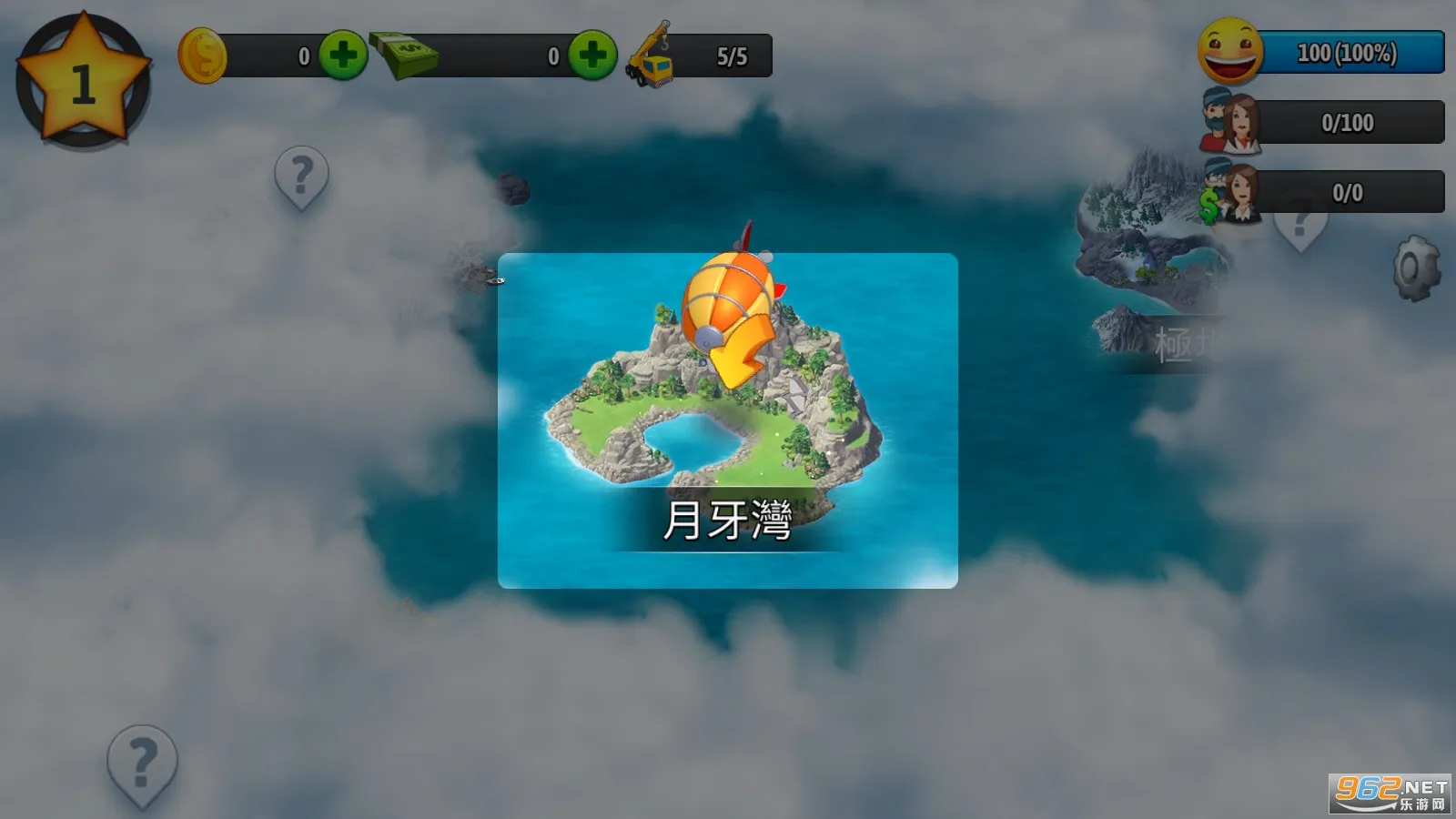
Task: Select the coin currency icon
Action: click(x=202, y=55)
